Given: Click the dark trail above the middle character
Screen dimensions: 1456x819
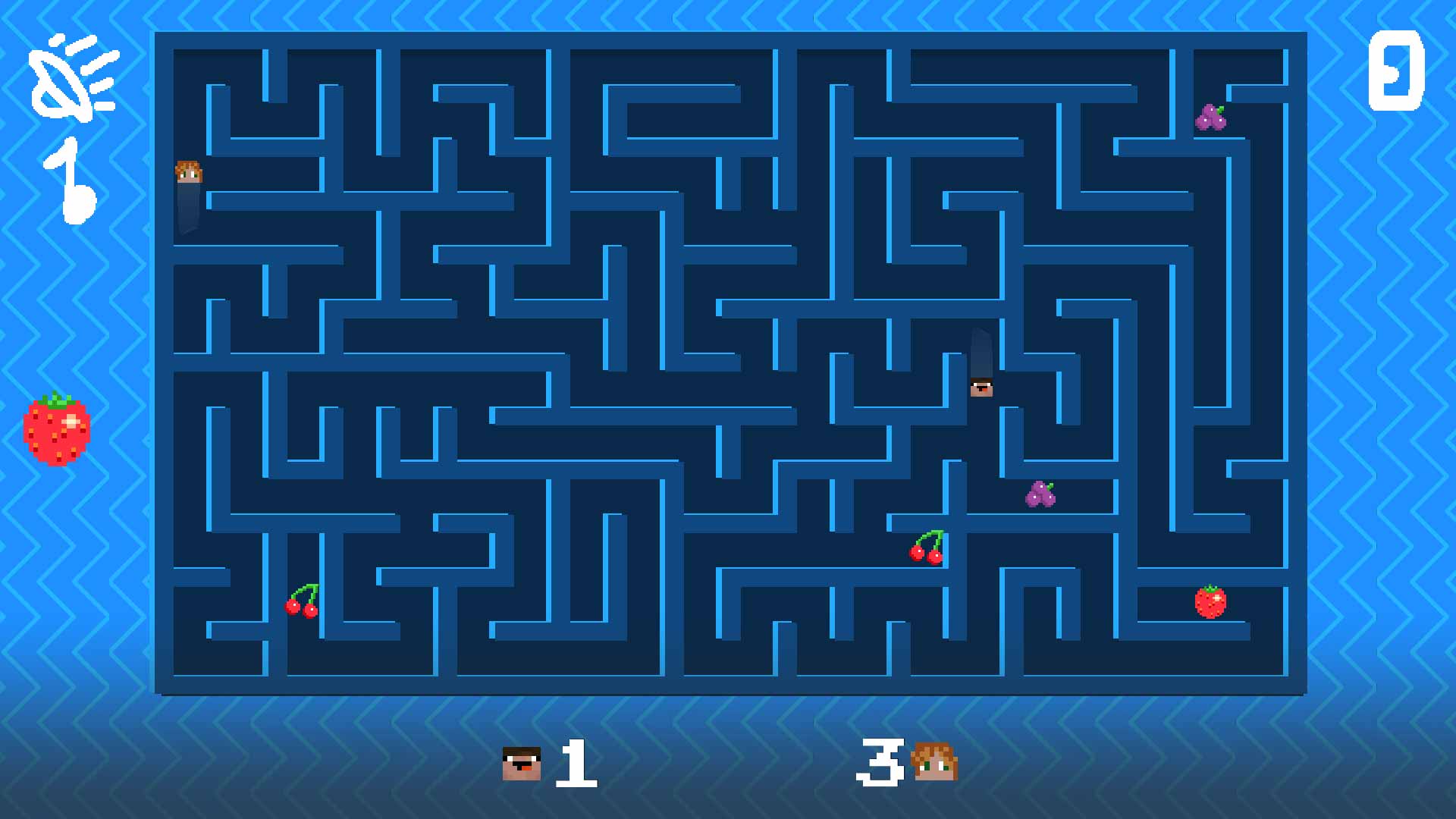Looking at the screenshot, I should tap(980, 353).
